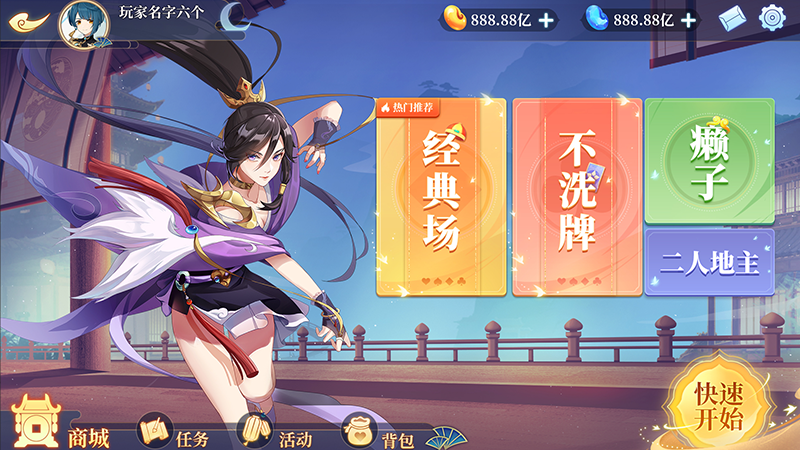Open the 背包 backpack
The width and height of the screenshot is (800, 450).
[380, 434]
